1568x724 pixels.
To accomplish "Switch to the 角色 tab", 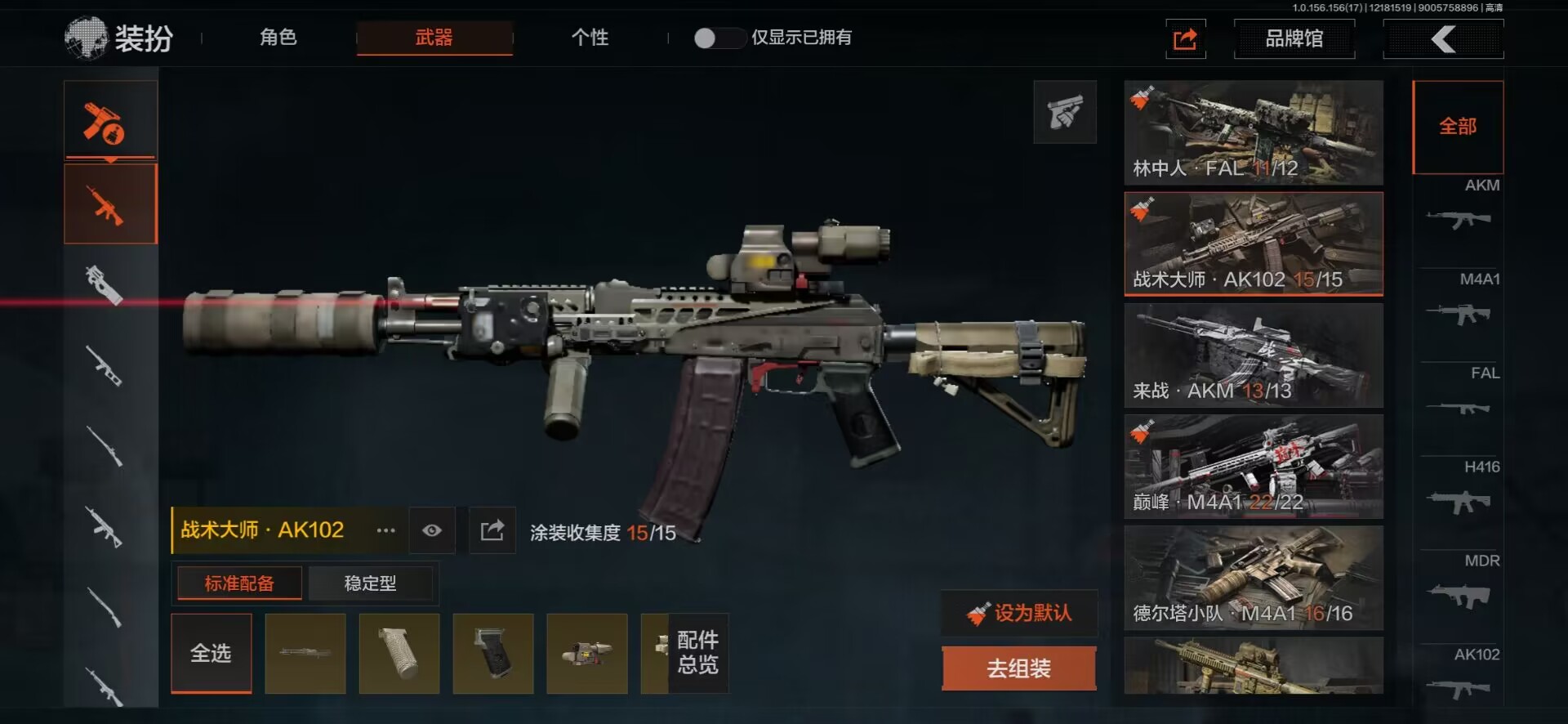I will point(278,38).
